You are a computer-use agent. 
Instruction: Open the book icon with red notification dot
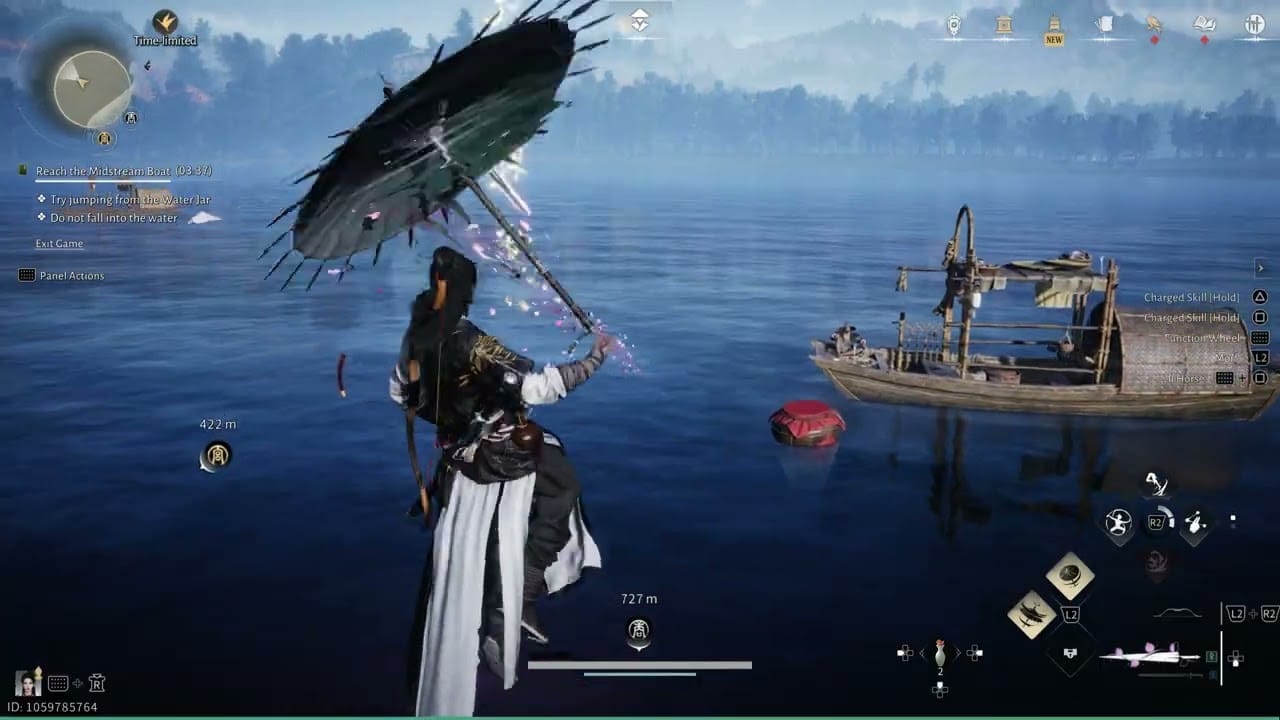coord(1204,25)
